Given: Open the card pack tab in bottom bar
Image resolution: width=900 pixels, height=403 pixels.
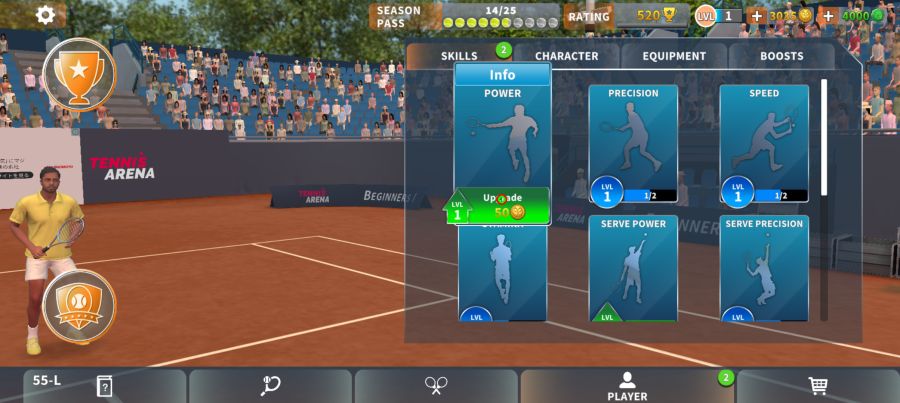Looking at the screenshot, I should [x=104, y=386].
